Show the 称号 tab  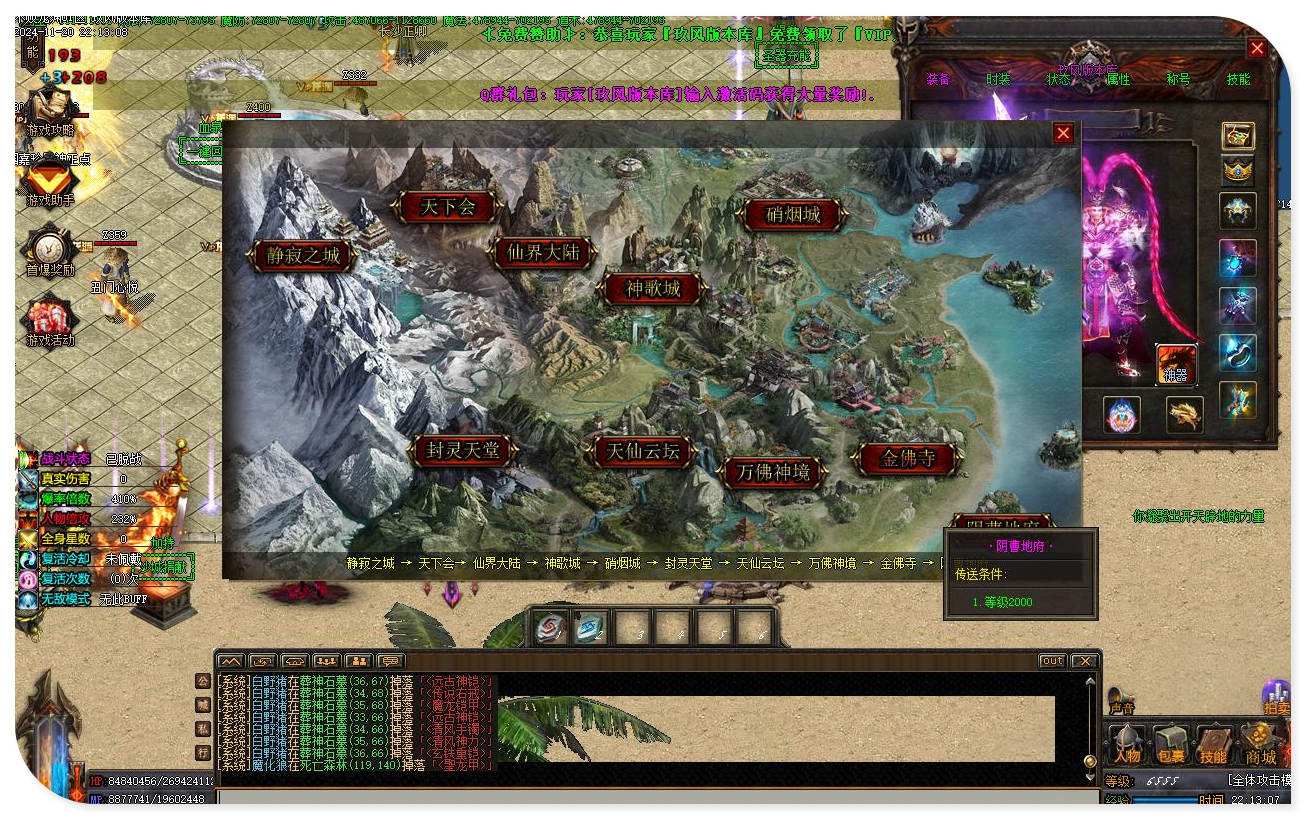tap(1178, 79)
